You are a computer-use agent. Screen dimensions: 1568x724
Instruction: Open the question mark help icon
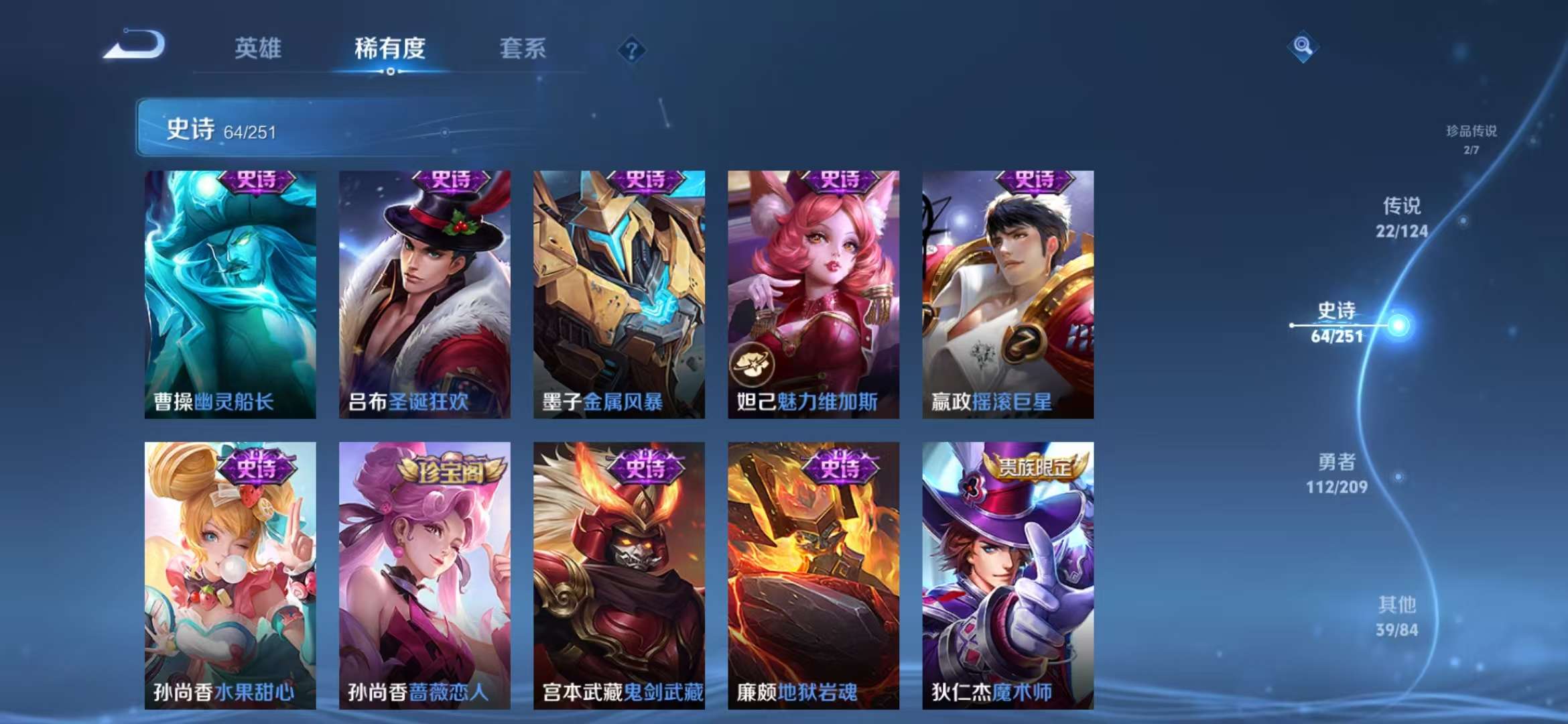[633, 50]
